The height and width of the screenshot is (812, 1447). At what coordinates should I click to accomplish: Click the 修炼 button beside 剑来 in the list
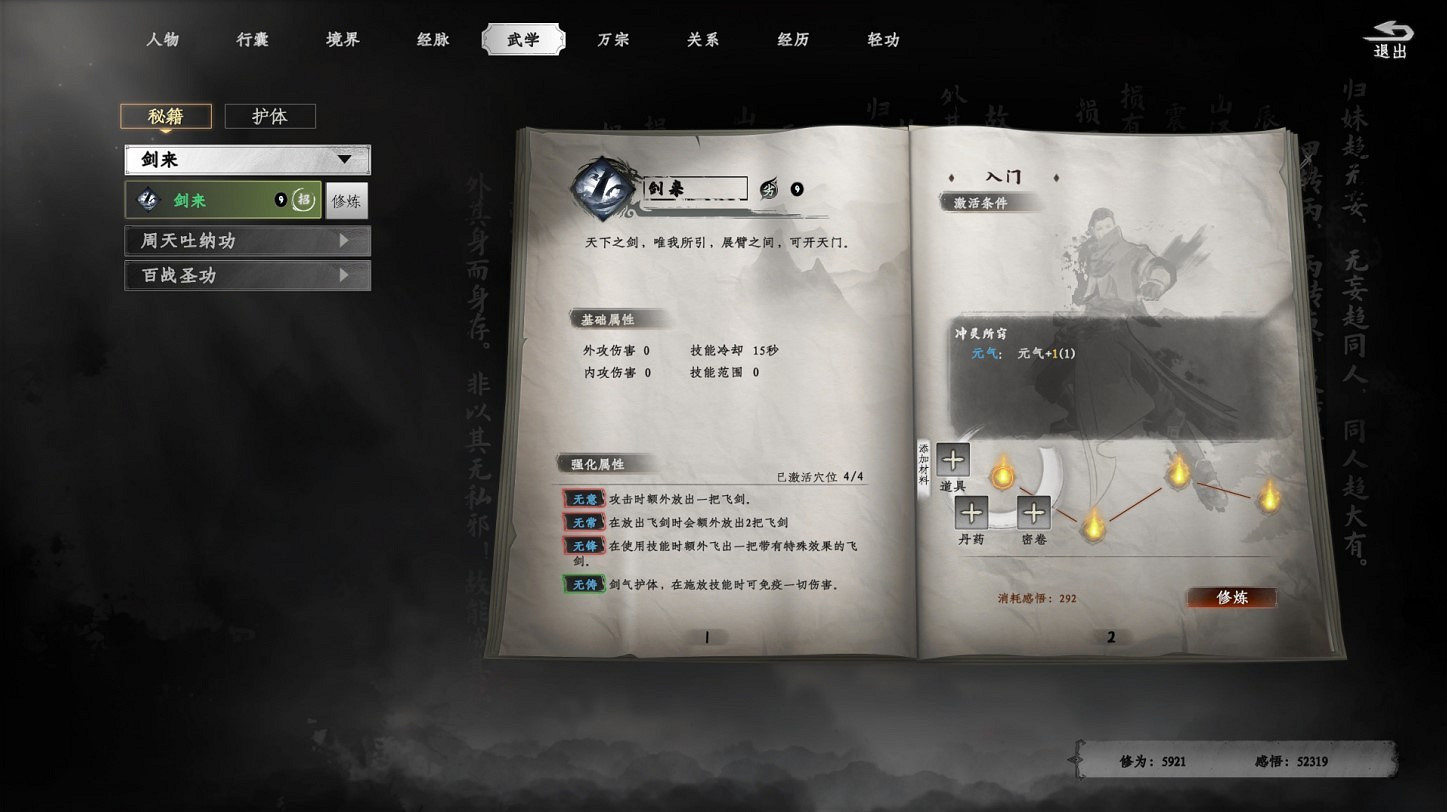point(346,200)
